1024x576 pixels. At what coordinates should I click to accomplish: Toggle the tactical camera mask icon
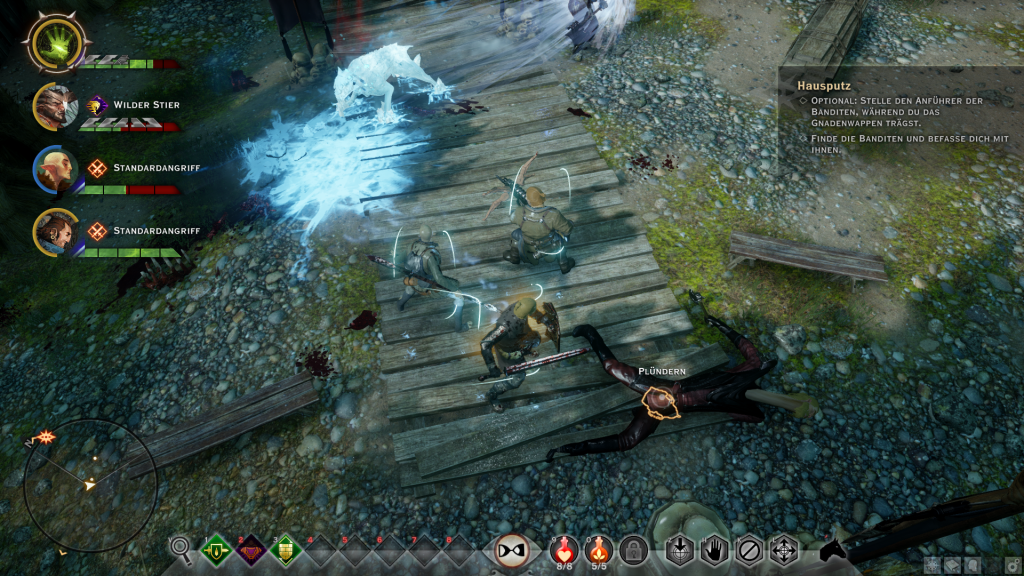pos(512,549)
